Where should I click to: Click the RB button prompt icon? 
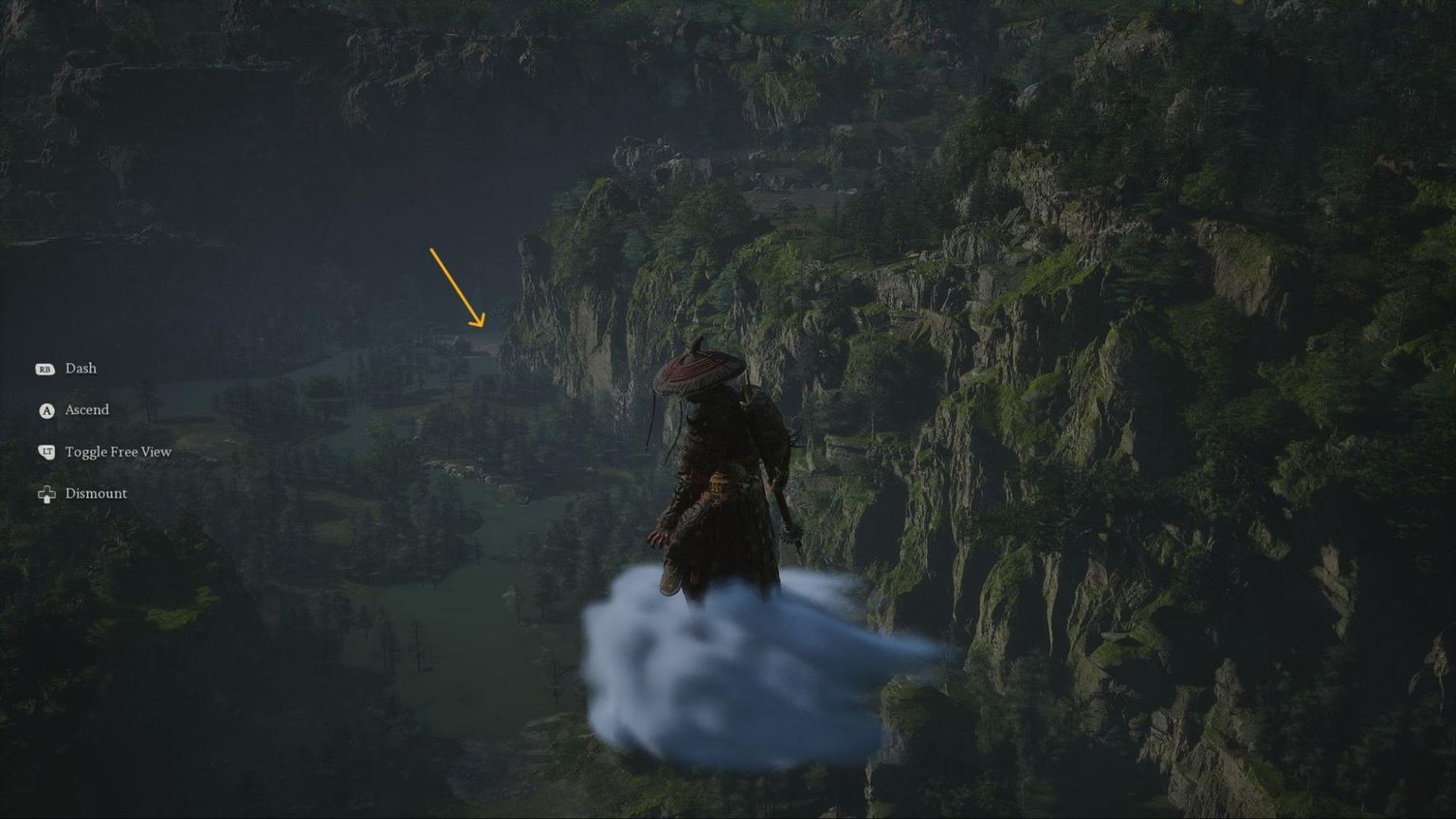pos(45,368)
